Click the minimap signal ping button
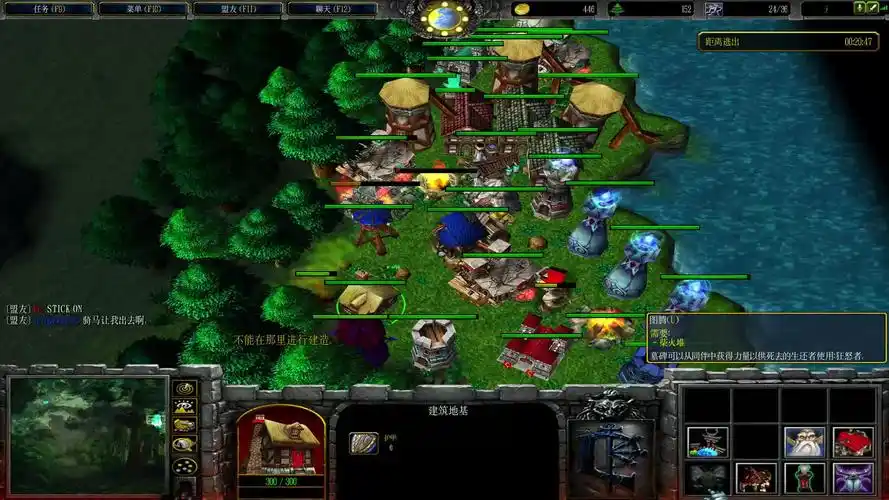Viewport: 889px width, 500px height. point(184,389)
